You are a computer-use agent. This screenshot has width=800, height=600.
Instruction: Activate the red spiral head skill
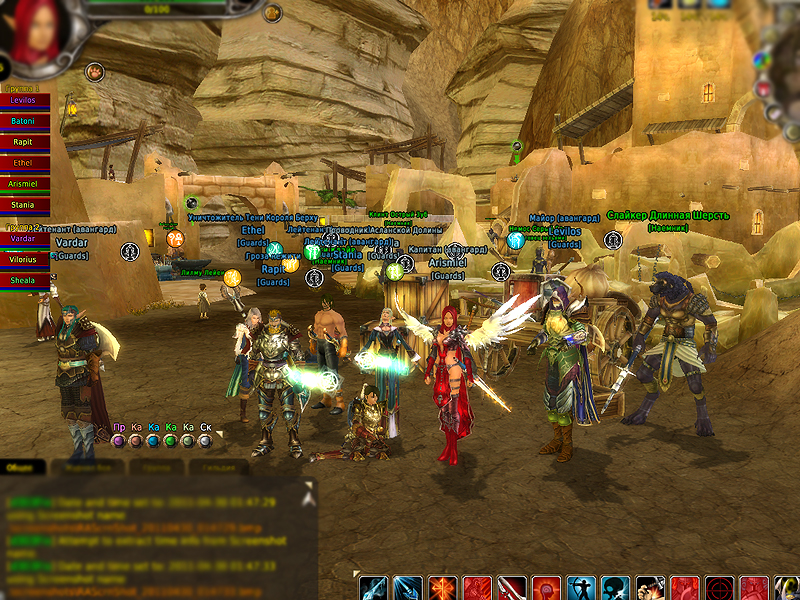click(x=546, y=588)
